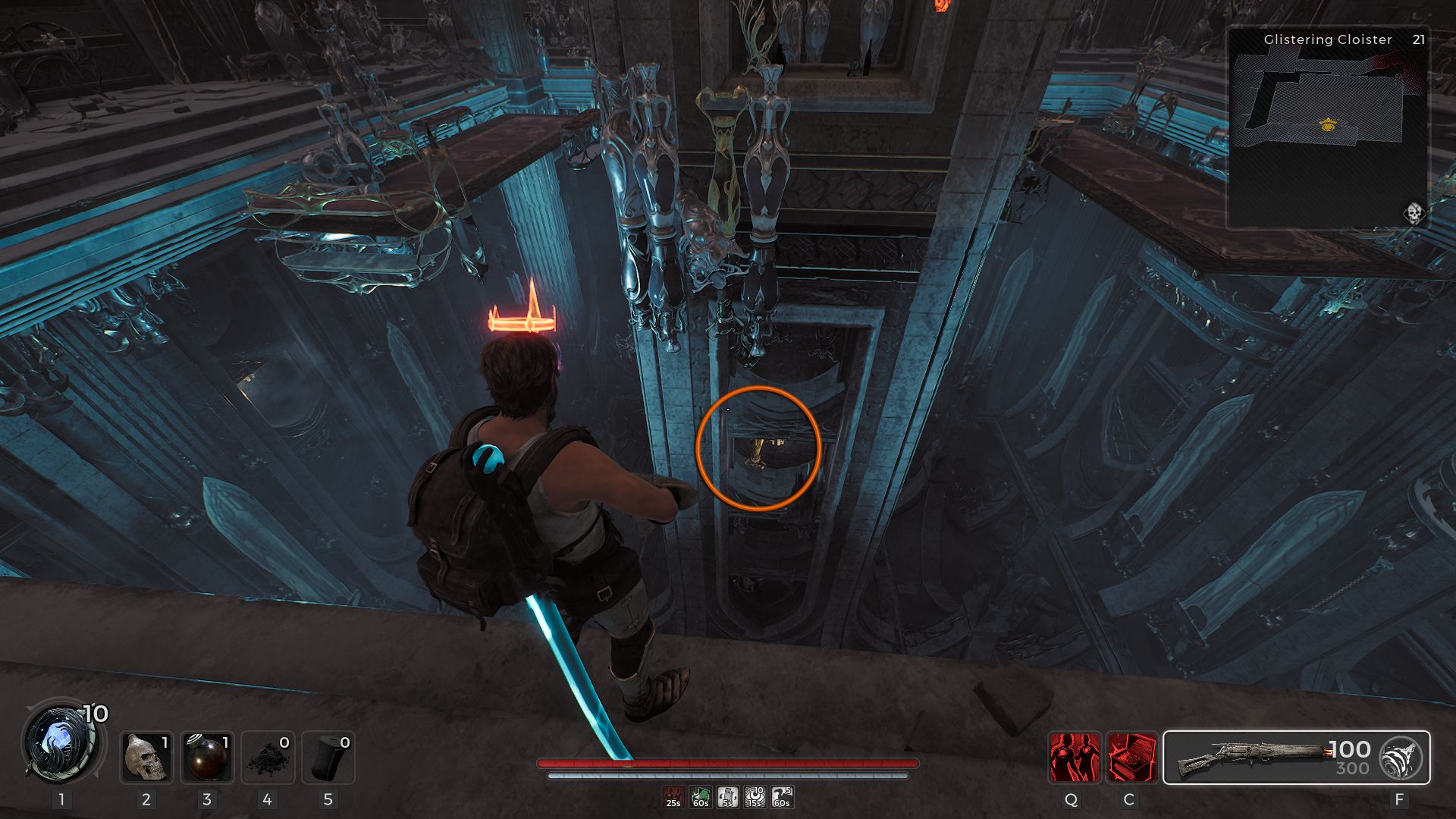Toggle the 60s green buff icon
Image resolution: width=1456 pixels, height=819 pixels.
[700, 795]
